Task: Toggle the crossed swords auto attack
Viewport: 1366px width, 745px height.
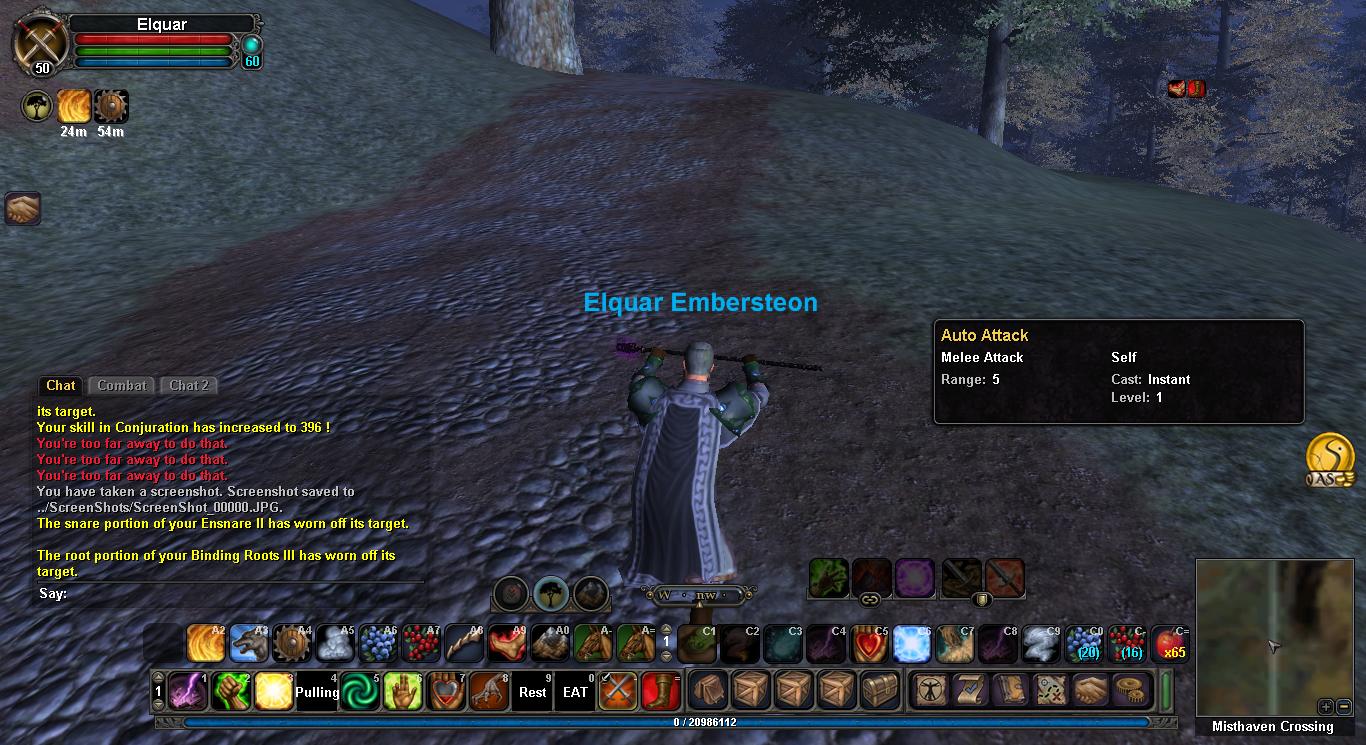Action: [618, 691]
